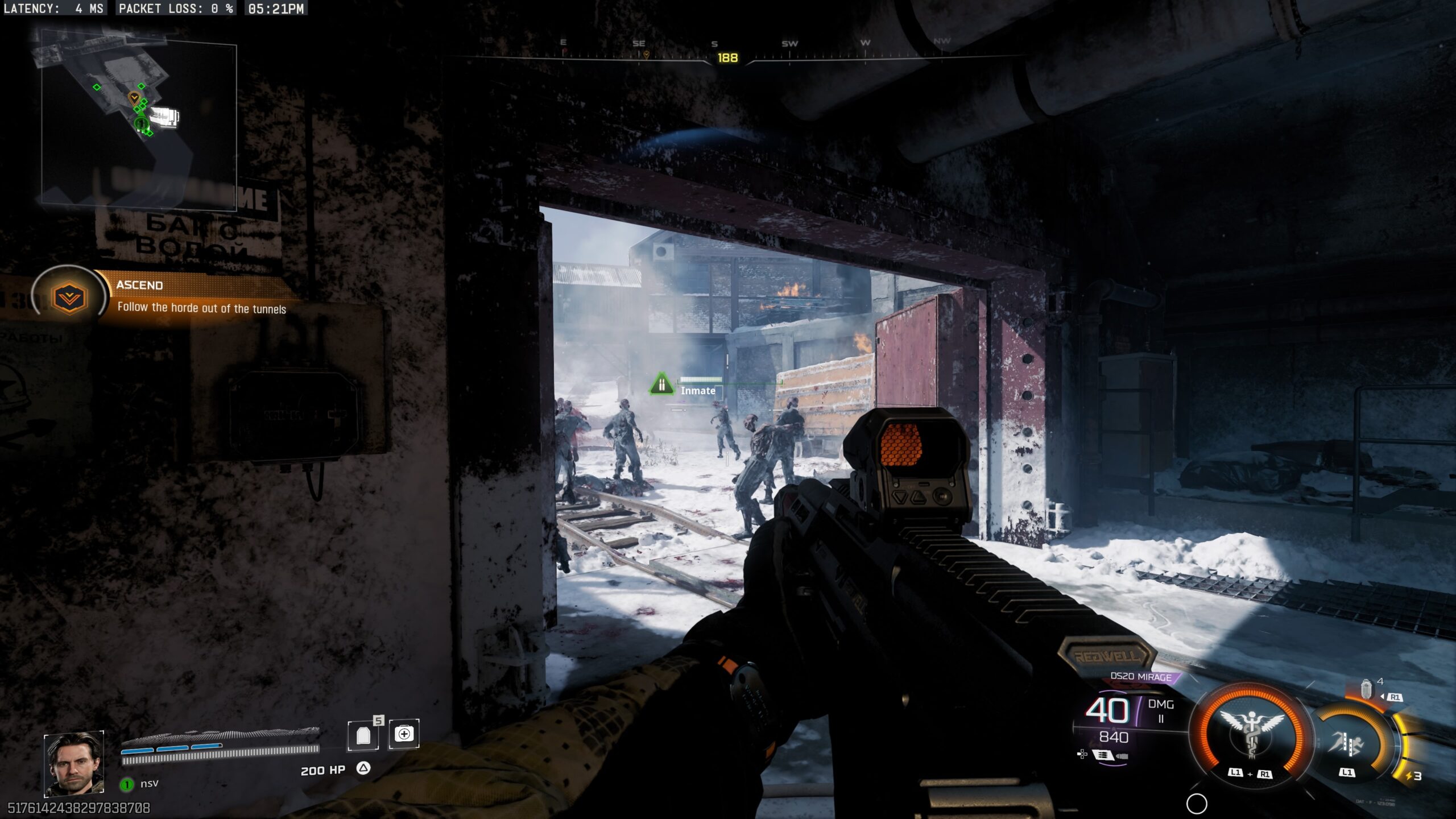Select the armor plate slot
1456x819 pixels.
363,735
